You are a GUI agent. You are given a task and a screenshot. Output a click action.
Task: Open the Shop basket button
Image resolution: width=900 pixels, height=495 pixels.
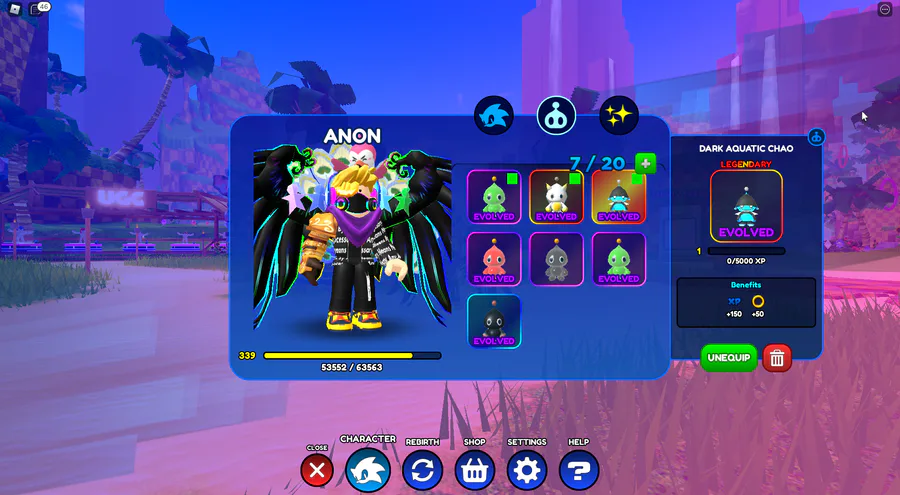[x=475, y=470]
